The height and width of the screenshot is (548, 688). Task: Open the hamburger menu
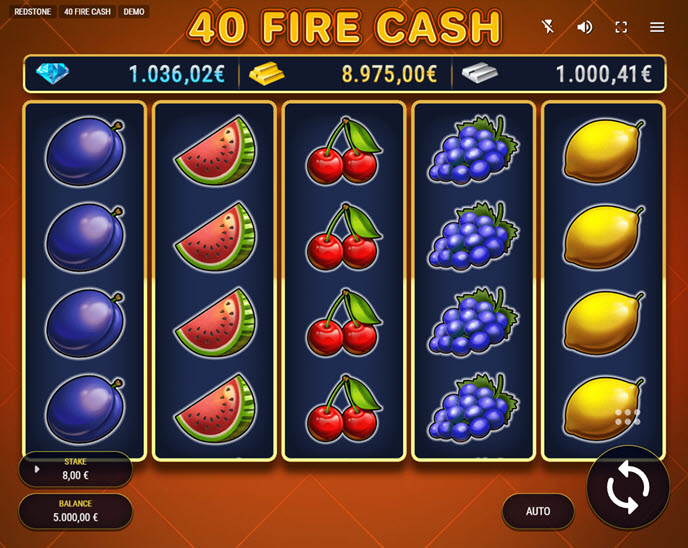pos(657,27)
